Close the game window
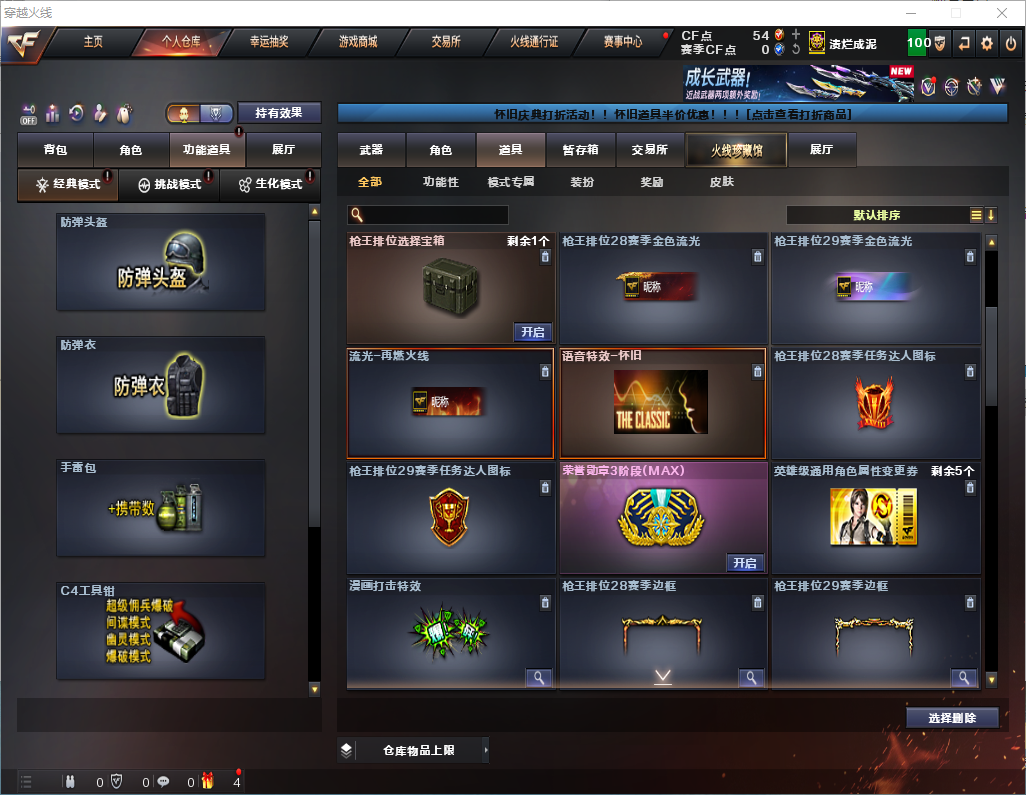 (x=1002, y=13)
